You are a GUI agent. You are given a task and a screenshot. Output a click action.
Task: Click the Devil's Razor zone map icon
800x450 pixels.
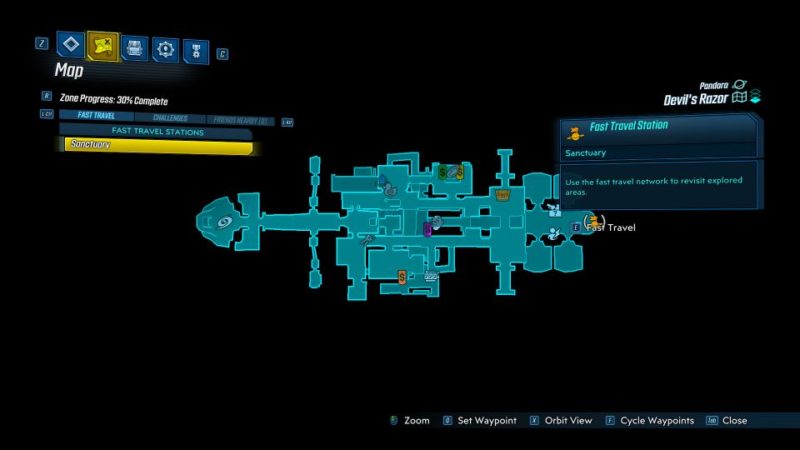click(x=741, y=98)
